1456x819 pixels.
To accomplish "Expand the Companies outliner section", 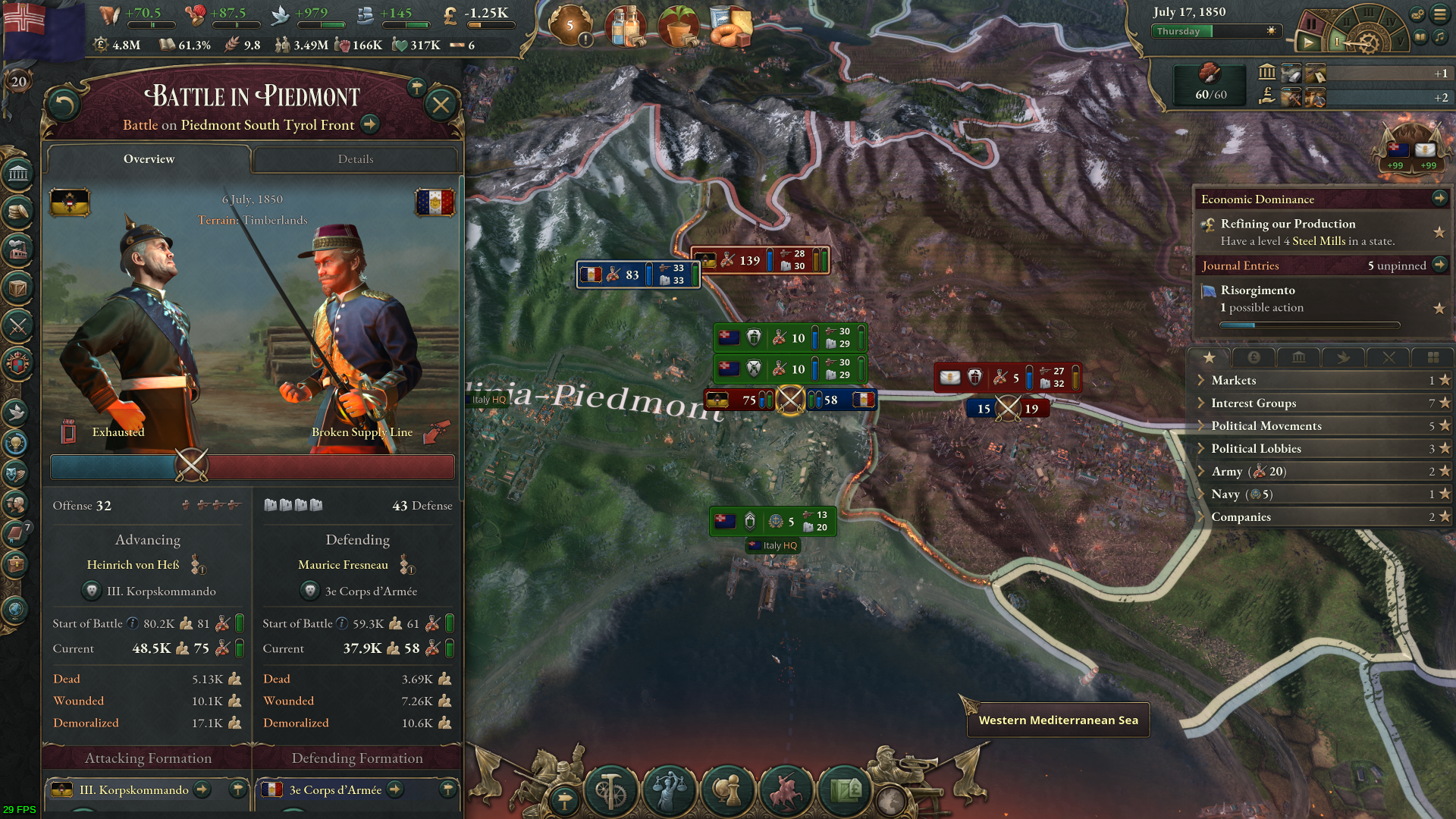I will point(1241,517).
